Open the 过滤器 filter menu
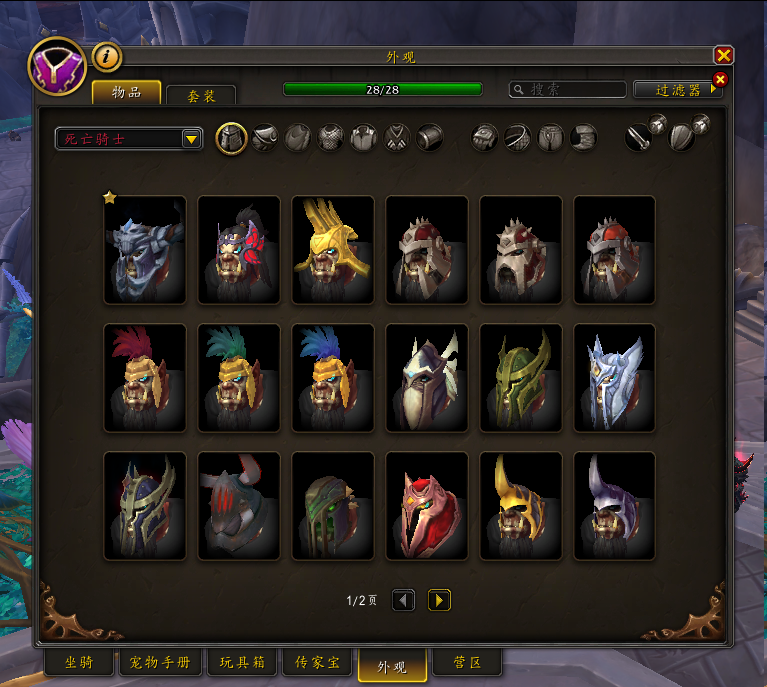 676,89
